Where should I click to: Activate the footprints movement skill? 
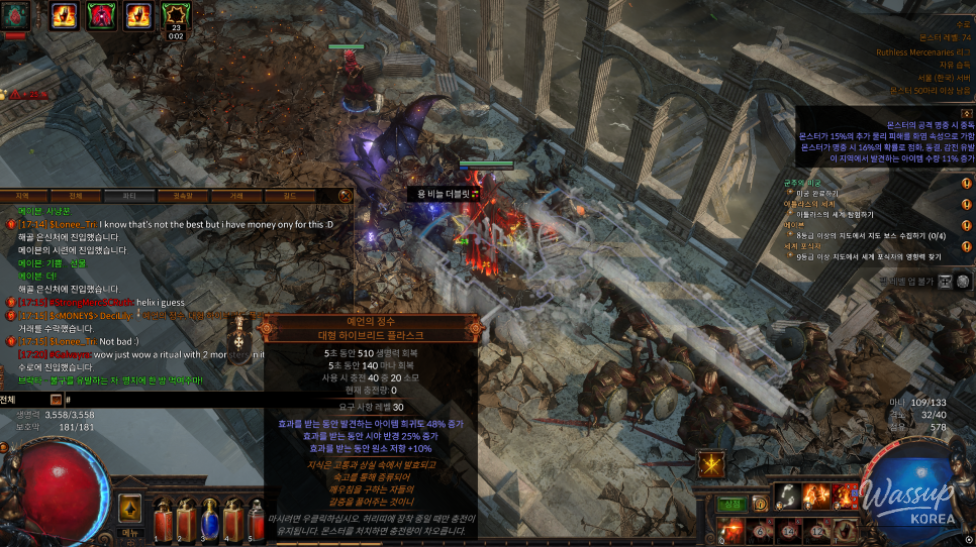pyautogui.click(x=788, y=495)
